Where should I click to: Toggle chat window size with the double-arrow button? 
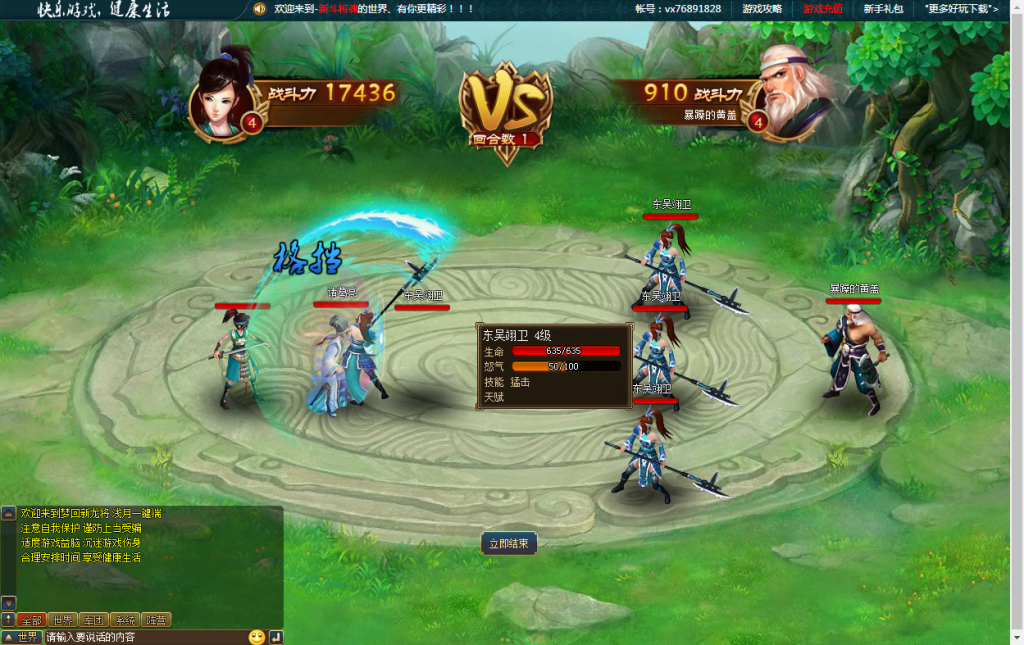coord(9,620)
